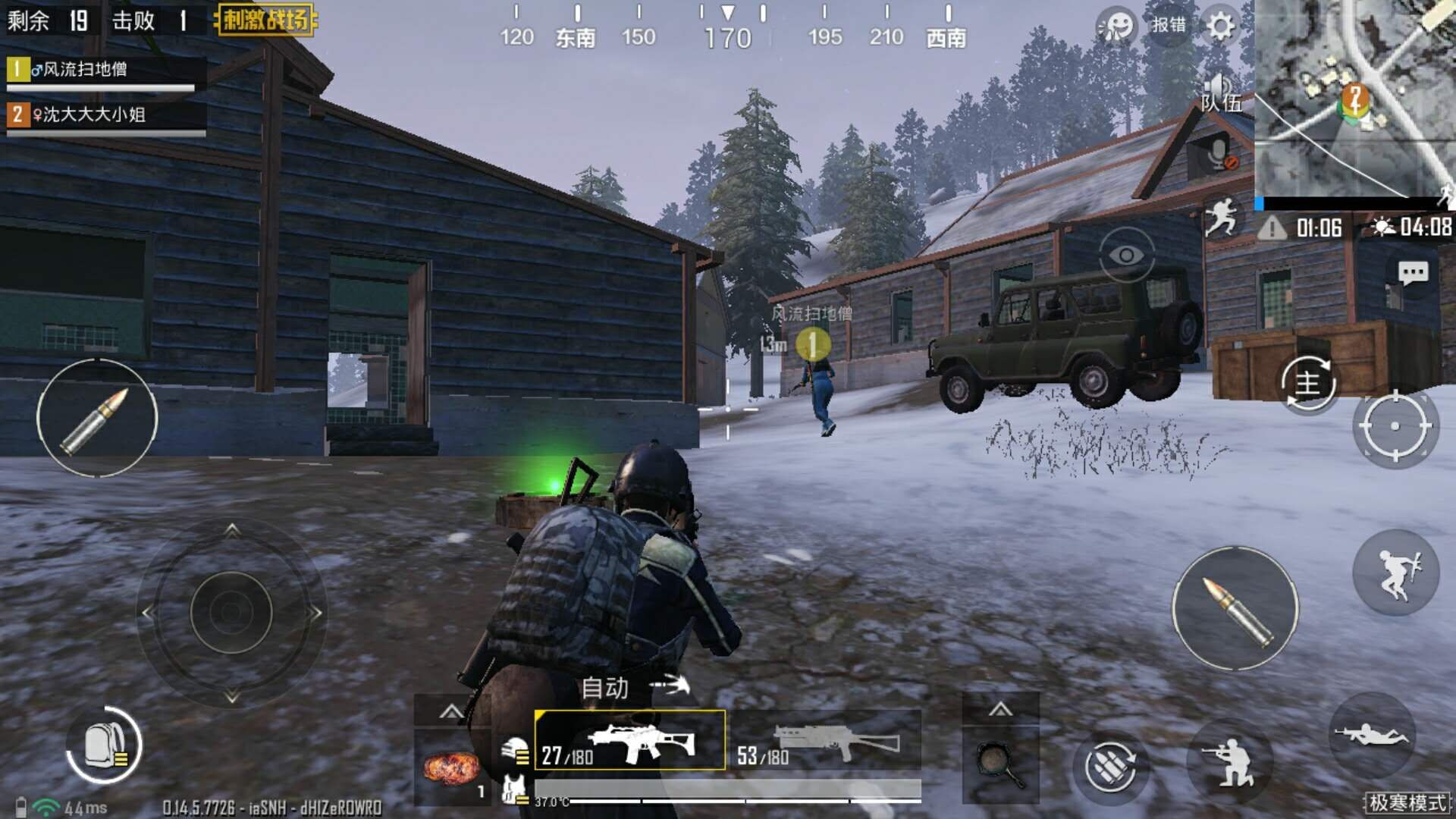Open the settings gear menu
Screen dimensions: 1456x819
[1220, 27]
